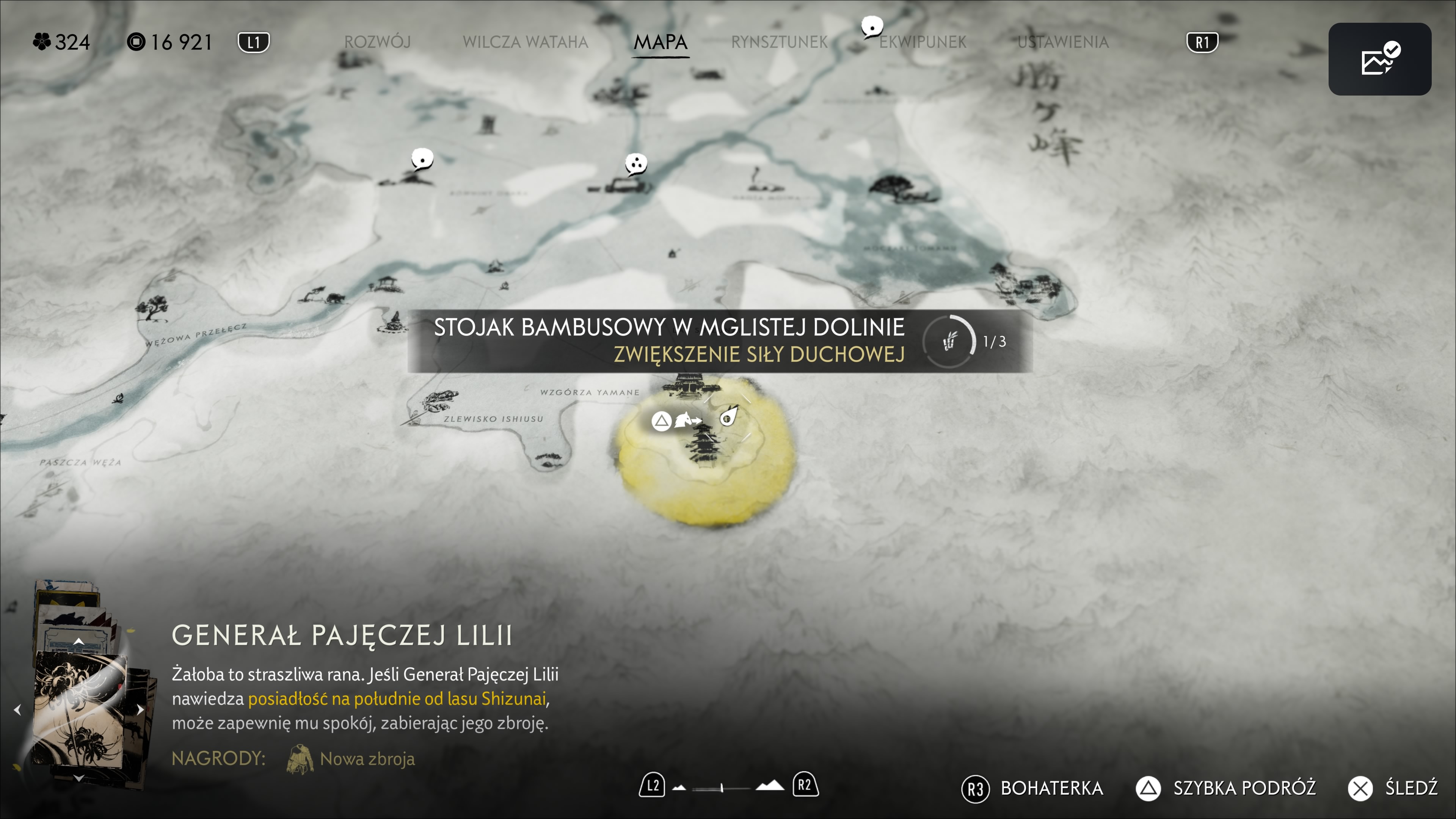Click the Nowa zbroja armor reward icon
Viewport: 1456px width, 819px height.
pyautogui.click(x=300, y=758)
